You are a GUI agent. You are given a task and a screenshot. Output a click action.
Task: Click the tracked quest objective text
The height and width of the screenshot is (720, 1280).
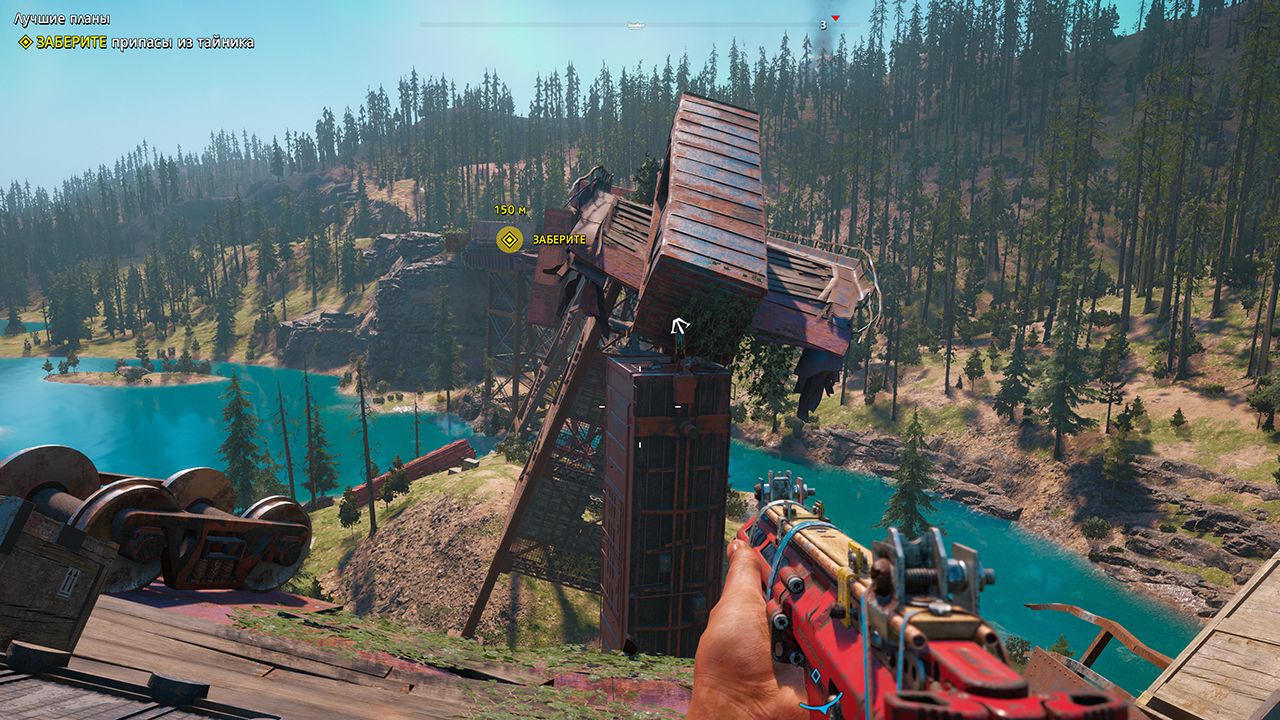pos(144,42)
